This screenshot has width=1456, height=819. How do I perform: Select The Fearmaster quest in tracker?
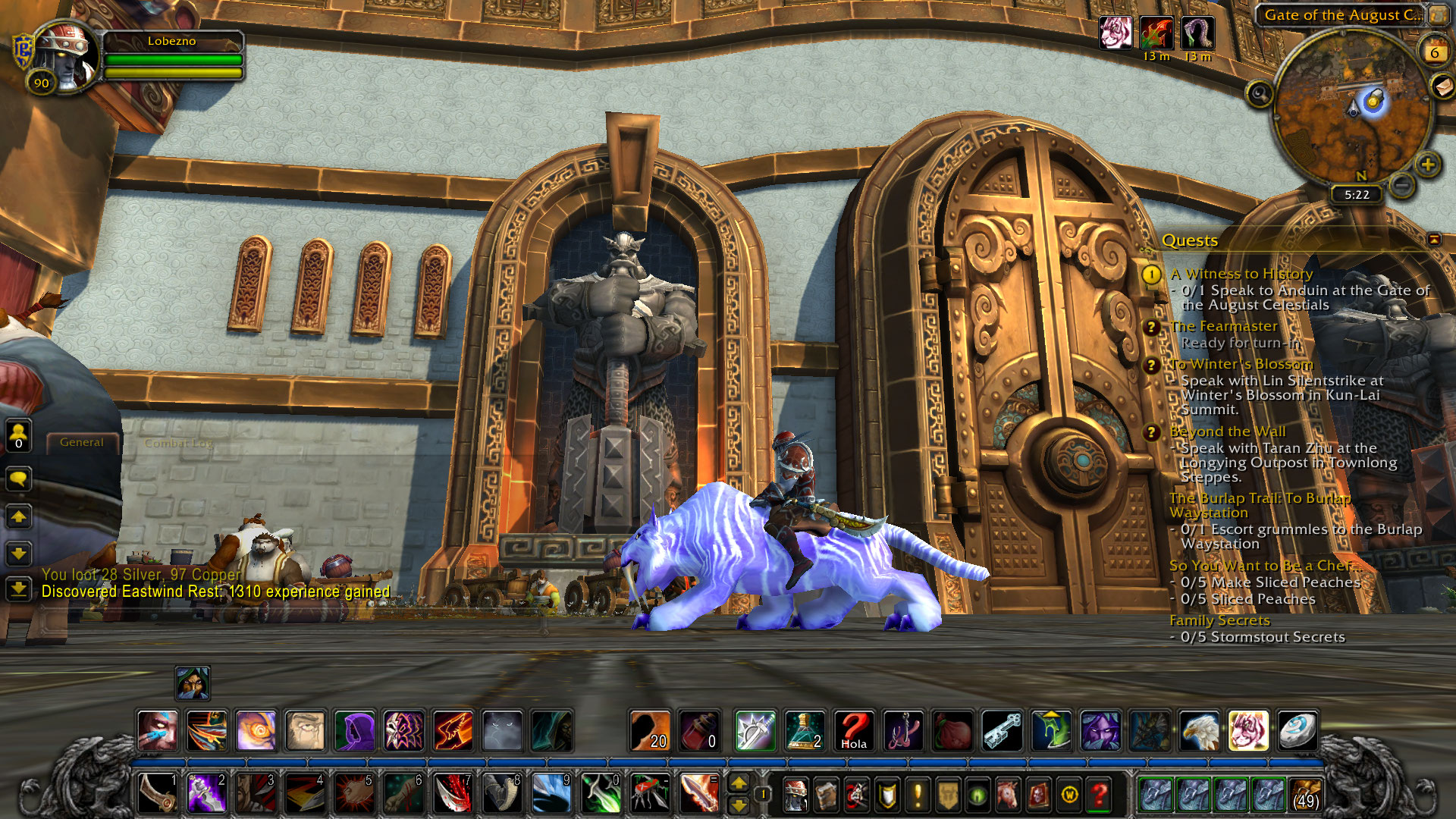[x=1223, y=326]
